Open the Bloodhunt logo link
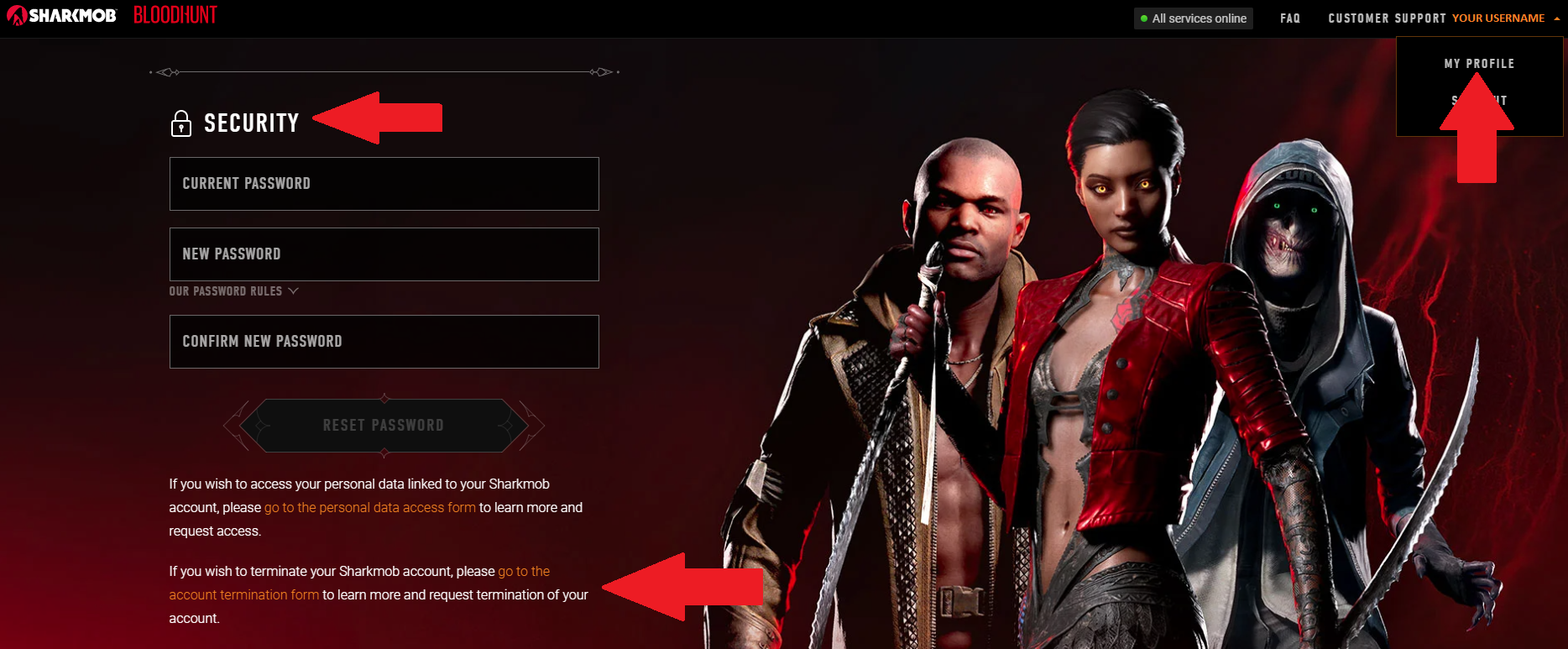Image resolution: width=1568 pixels, height=649 pixels. click(x=175, y=16)
